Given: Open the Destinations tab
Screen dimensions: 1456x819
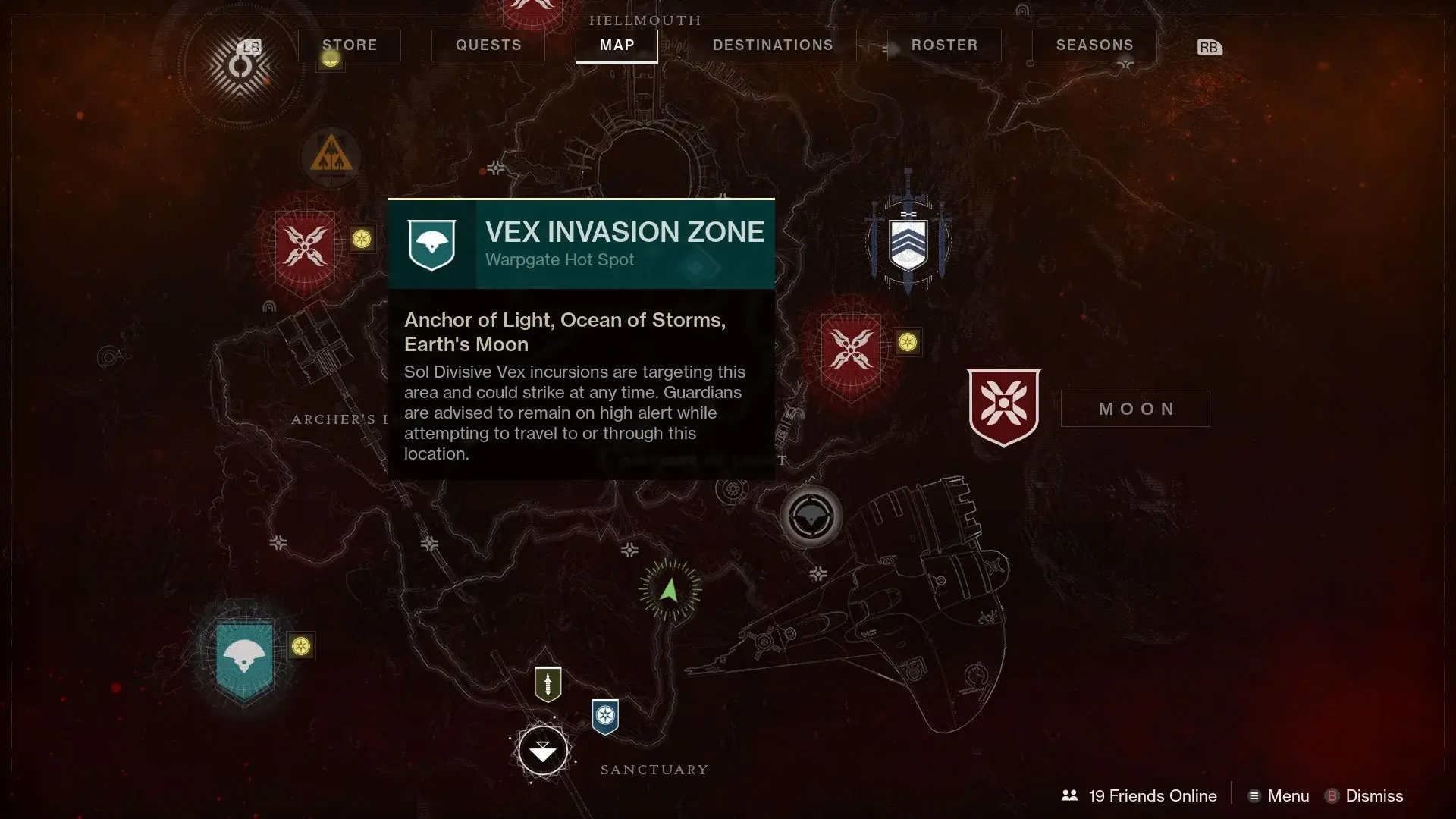Looking at the screenshot, I should click(773, 45).
